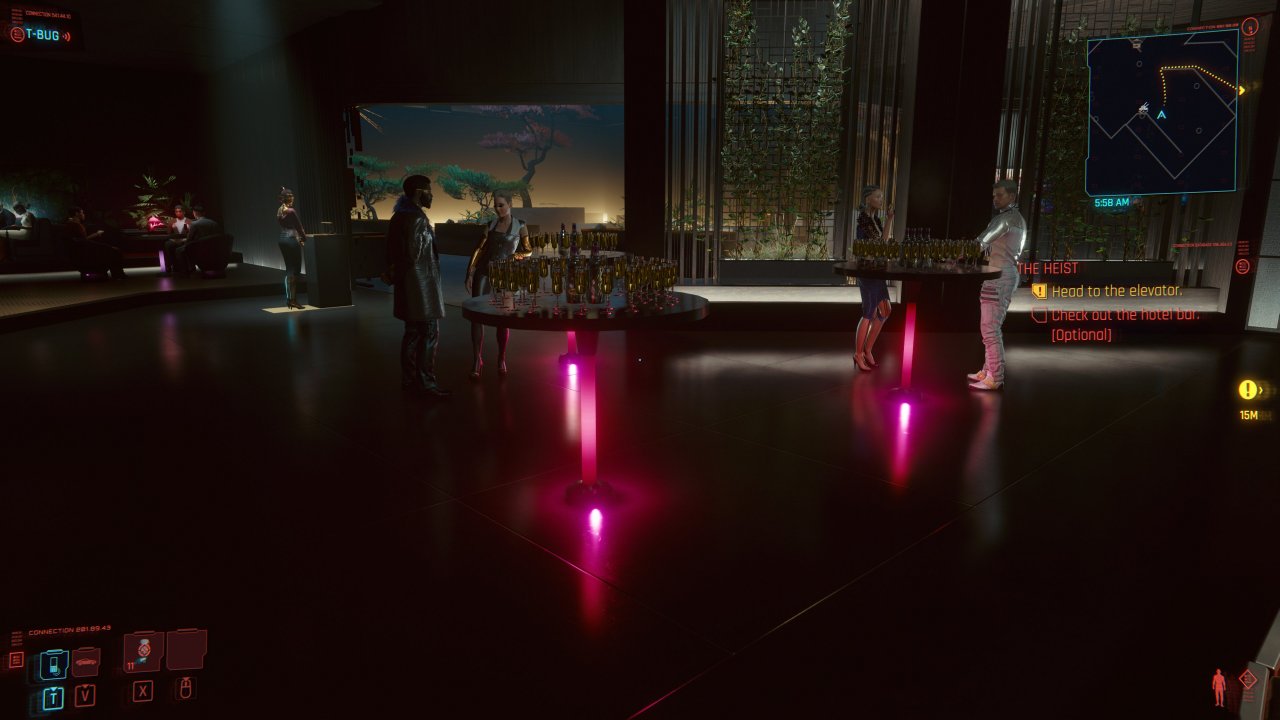The width and height of the screenshot is (1280, 720).
Task: Click the grenade gadget icon showing 11
Action: click(x=142, y=652)
